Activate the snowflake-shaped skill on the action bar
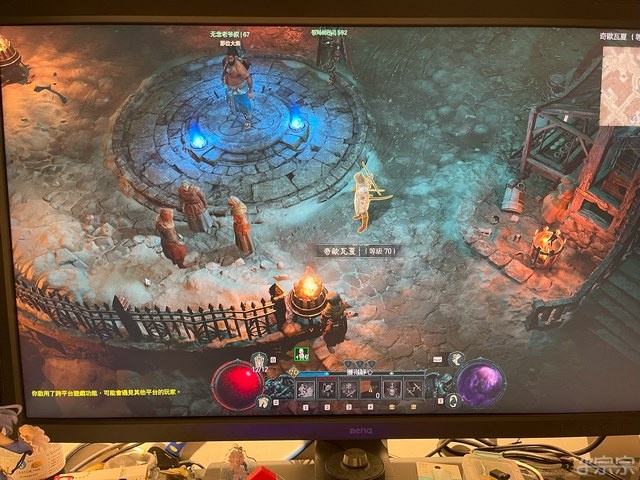The width and height of the screenshot is (640, 480). pos(348,388)
